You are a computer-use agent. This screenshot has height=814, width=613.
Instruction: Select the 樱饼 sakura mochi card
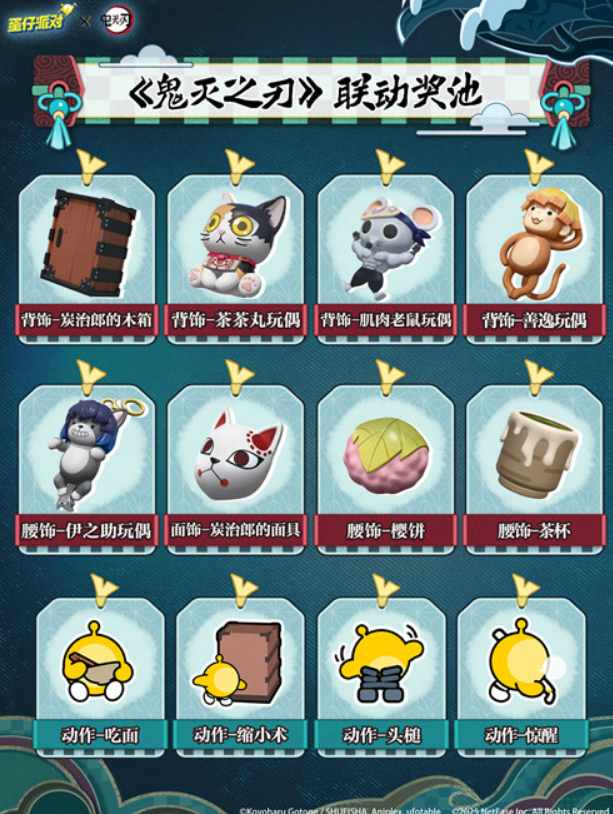point(386,455)
